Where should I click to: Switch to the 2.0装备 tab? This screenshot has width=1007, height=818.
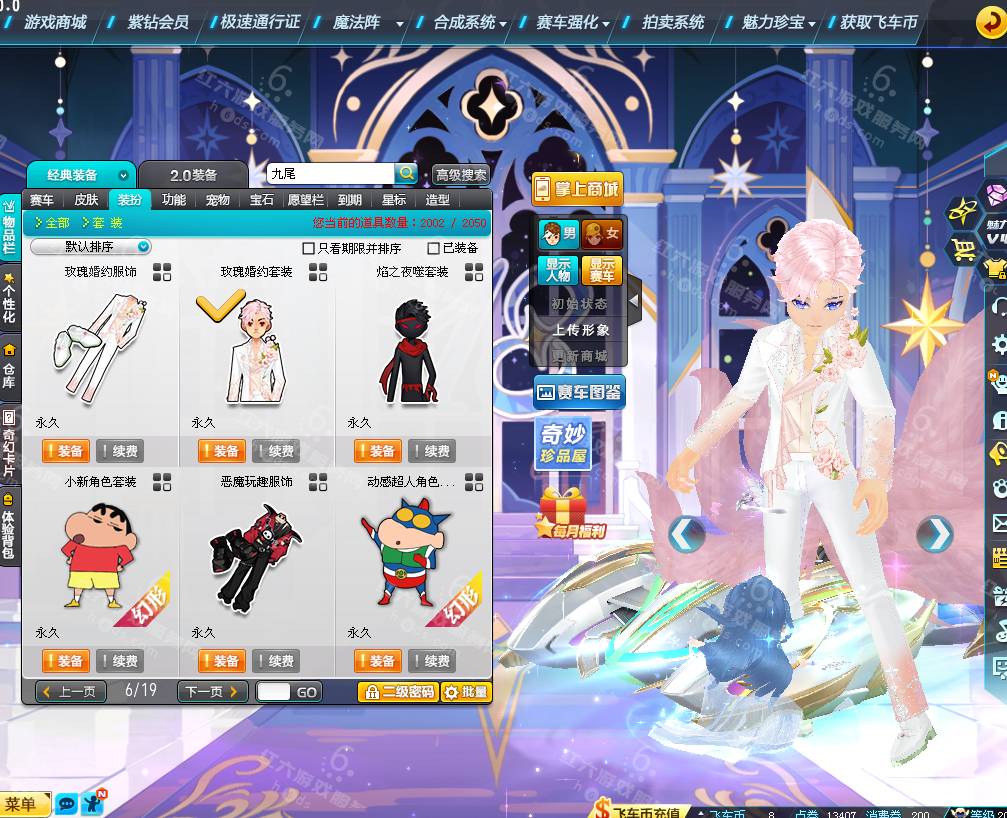pyautogui.click(x=193, y=175)
